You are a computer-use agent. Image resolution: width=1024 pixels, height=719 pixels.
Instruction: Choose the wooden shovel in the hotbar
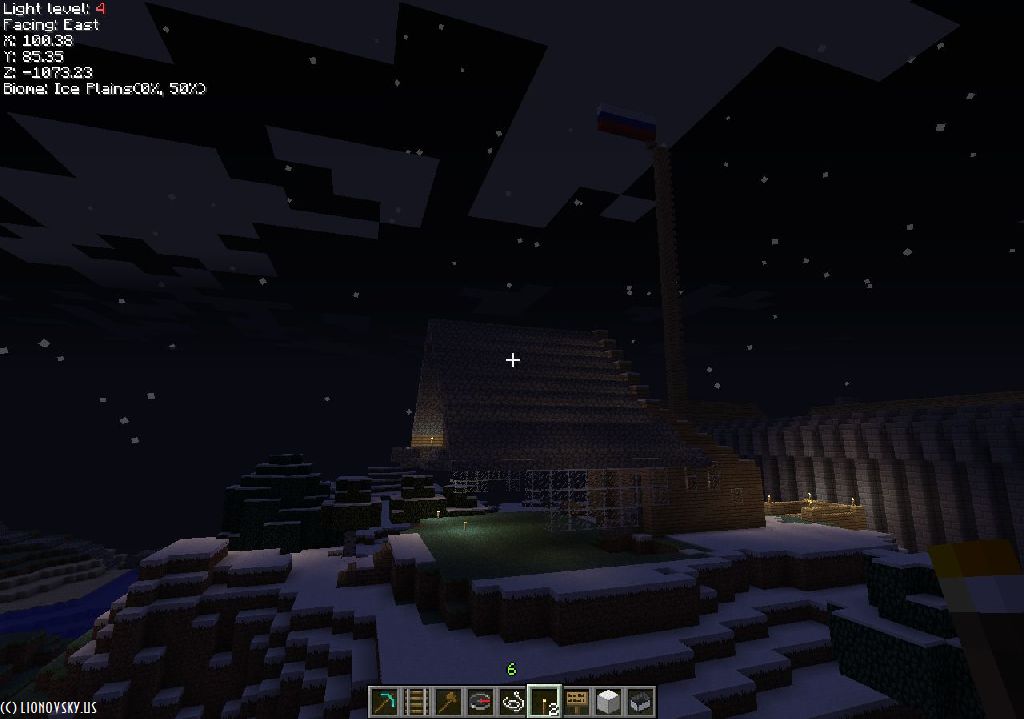pos(448,701)
